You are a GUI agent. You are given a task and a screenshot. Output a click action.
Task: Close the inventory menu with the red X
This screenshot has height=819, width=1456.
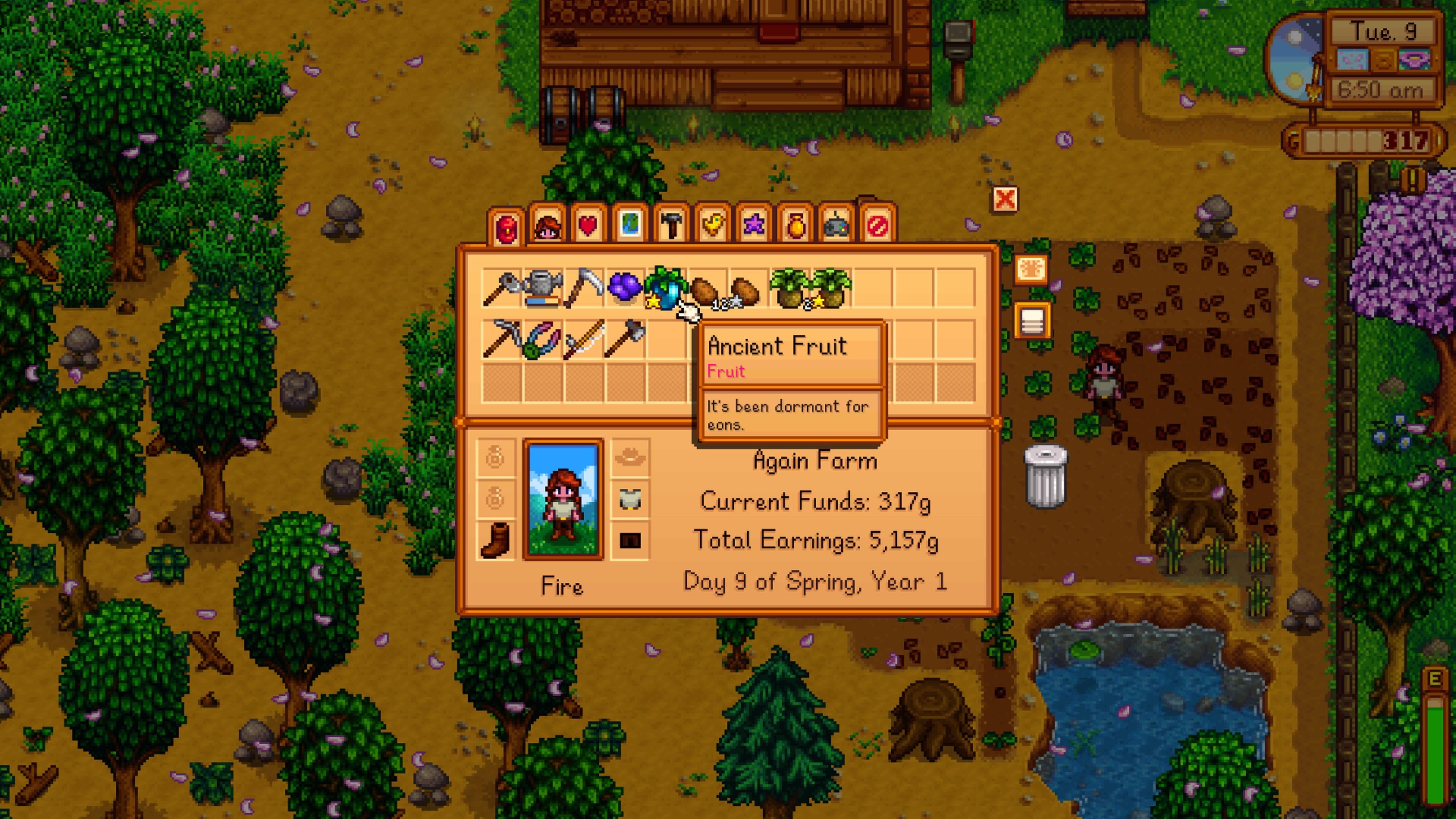tap(1004, 199)
